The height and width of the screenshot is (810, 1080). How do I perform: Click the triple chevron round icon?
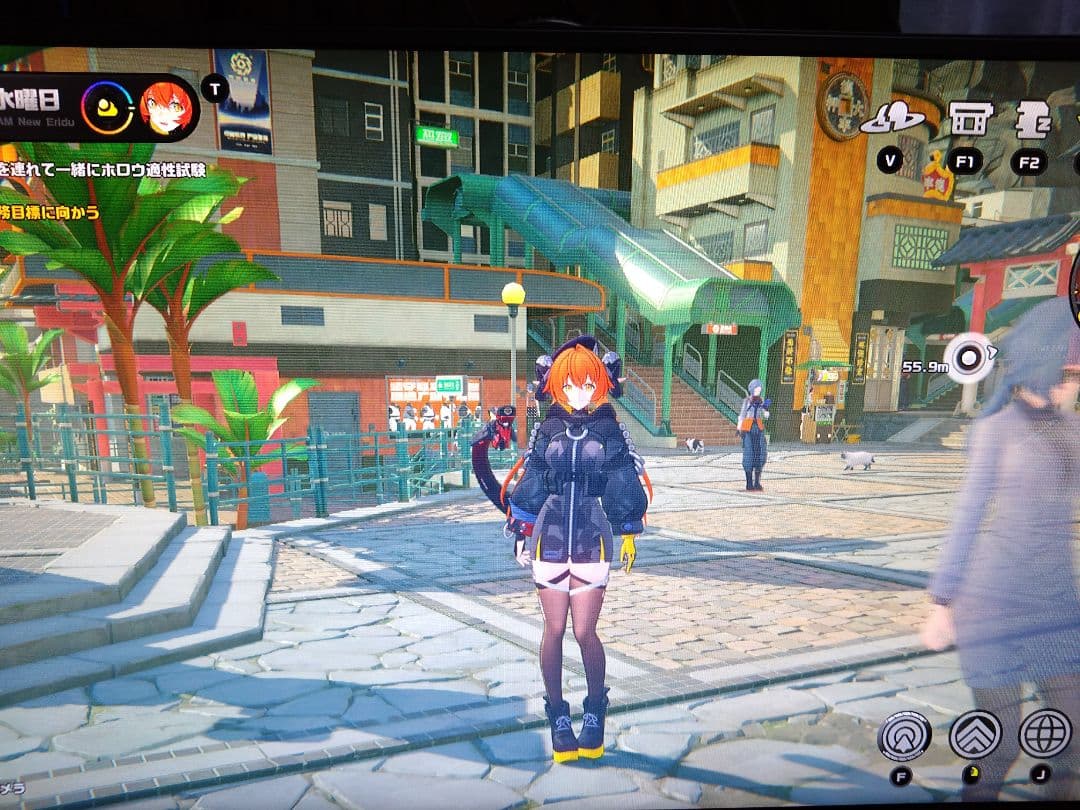(975, 735)
